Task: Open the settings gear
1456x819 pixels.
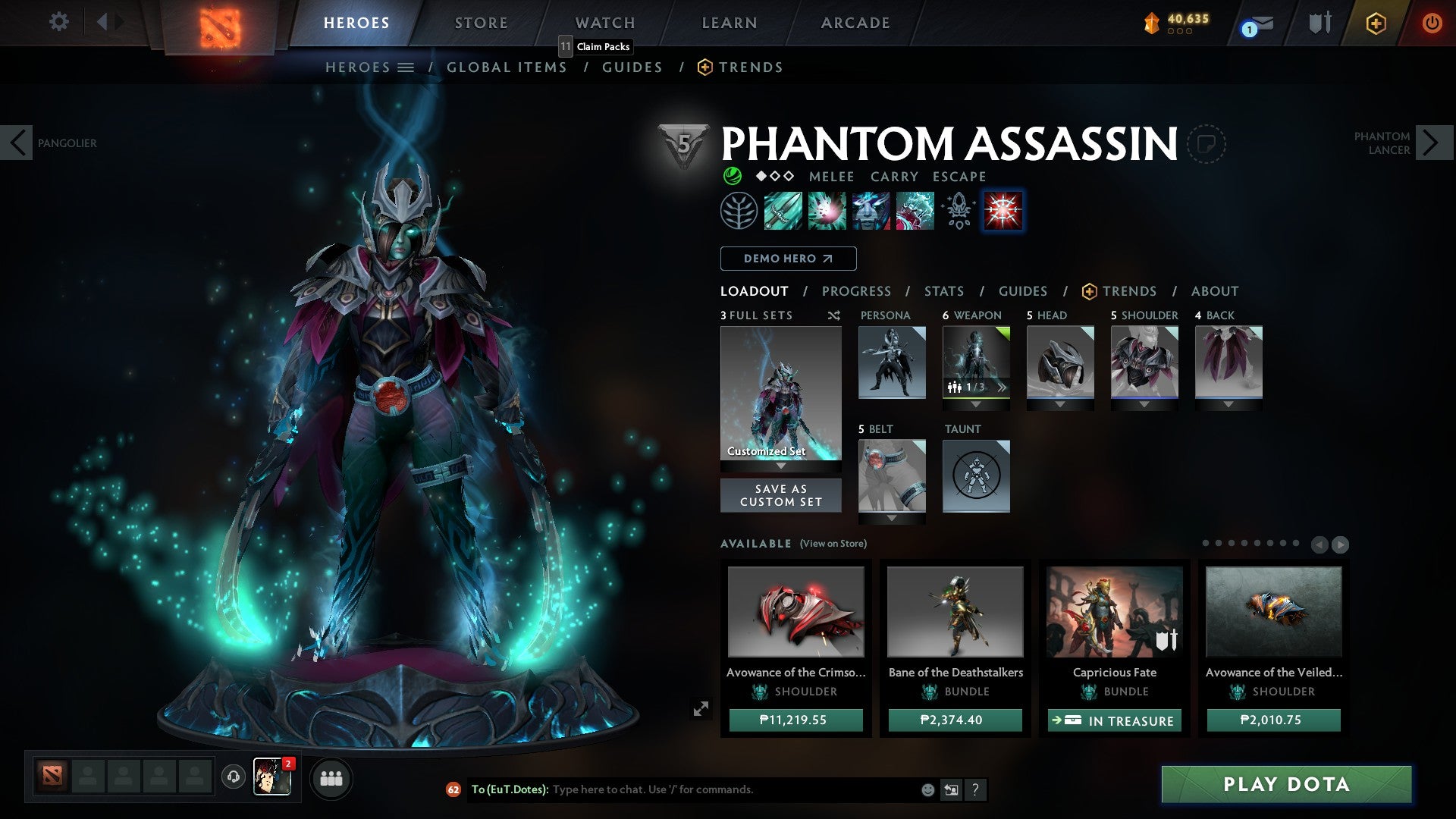Action: coord(58,23)
